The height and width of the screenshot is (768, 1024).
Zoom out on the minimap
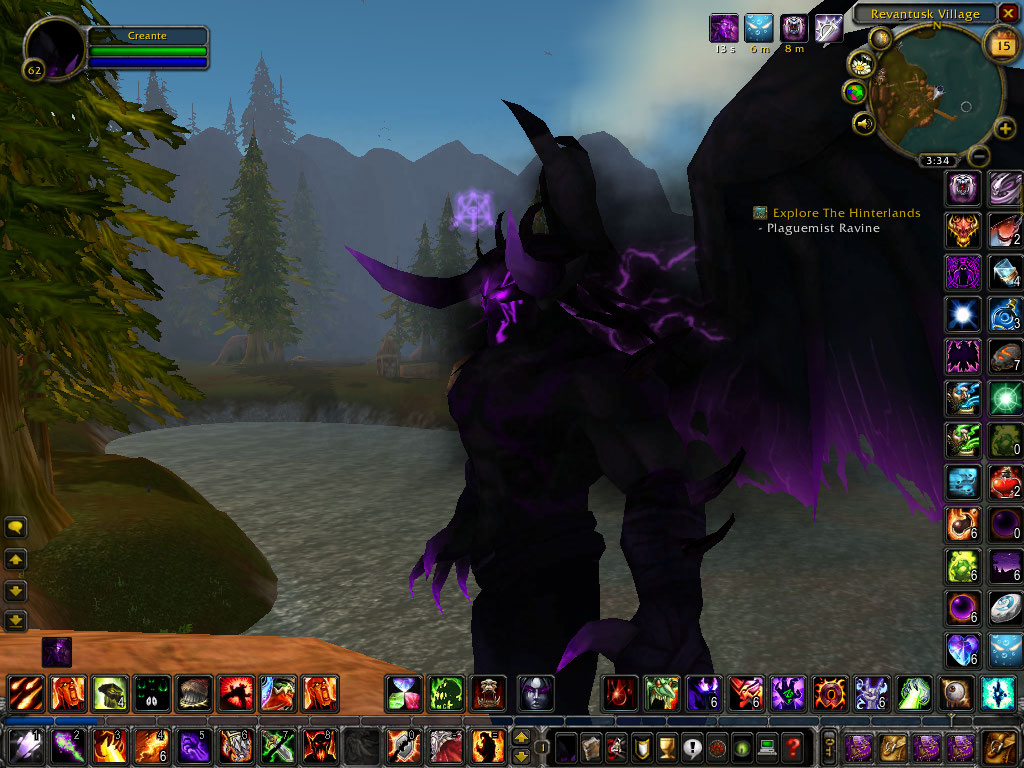pyautogui.click(x=979, y=156)
